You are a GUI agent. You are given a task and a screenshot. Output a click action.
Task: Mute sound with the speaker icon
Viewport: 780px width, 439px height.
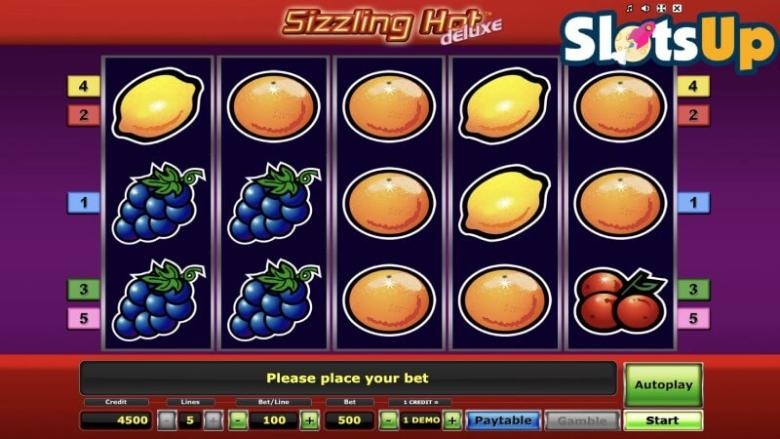point(645,9)
